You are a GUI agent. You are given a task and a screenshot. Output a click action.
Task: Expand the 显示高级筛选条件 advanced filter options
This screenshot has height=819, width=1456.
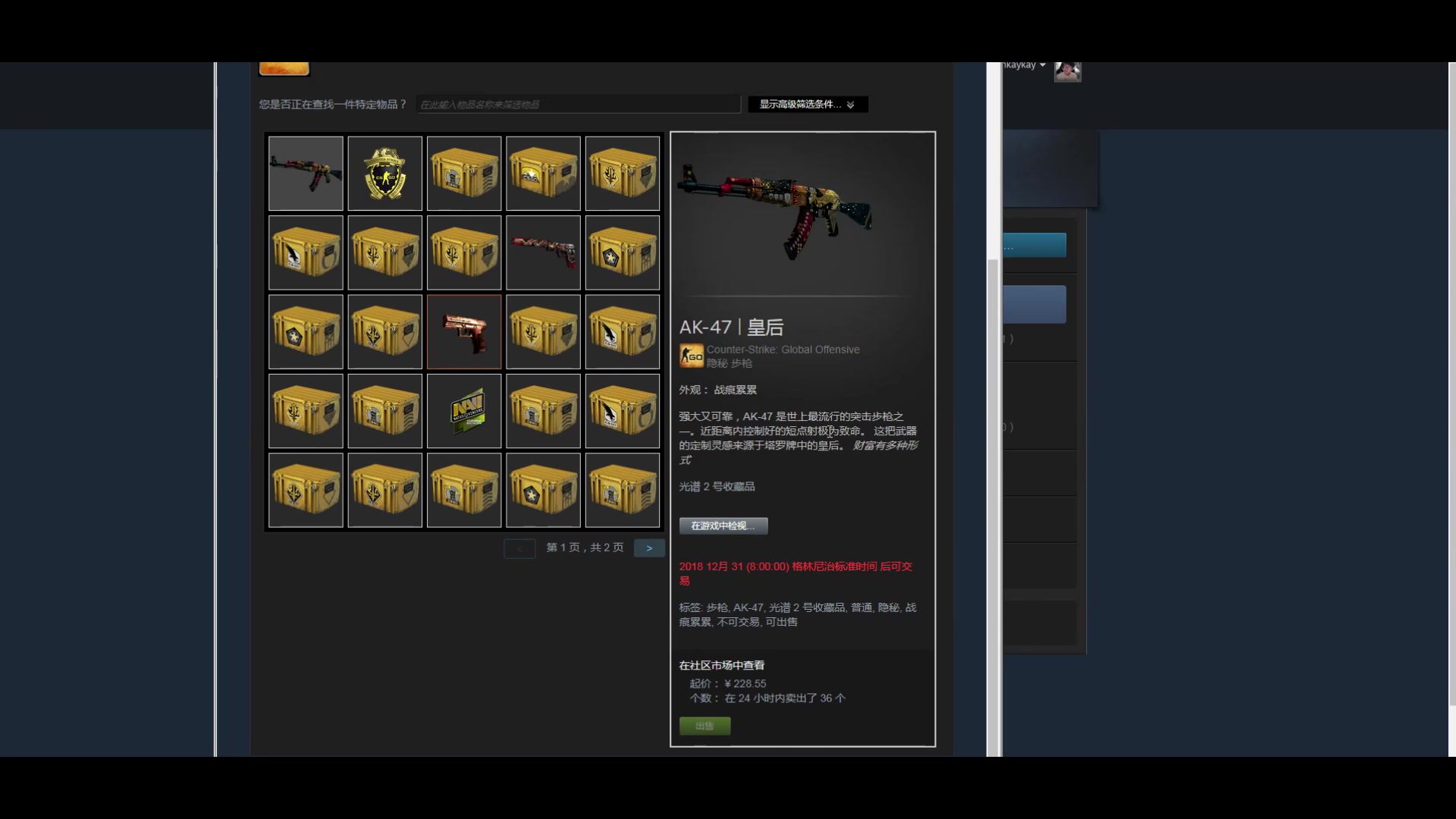click(x=805, y=104)
